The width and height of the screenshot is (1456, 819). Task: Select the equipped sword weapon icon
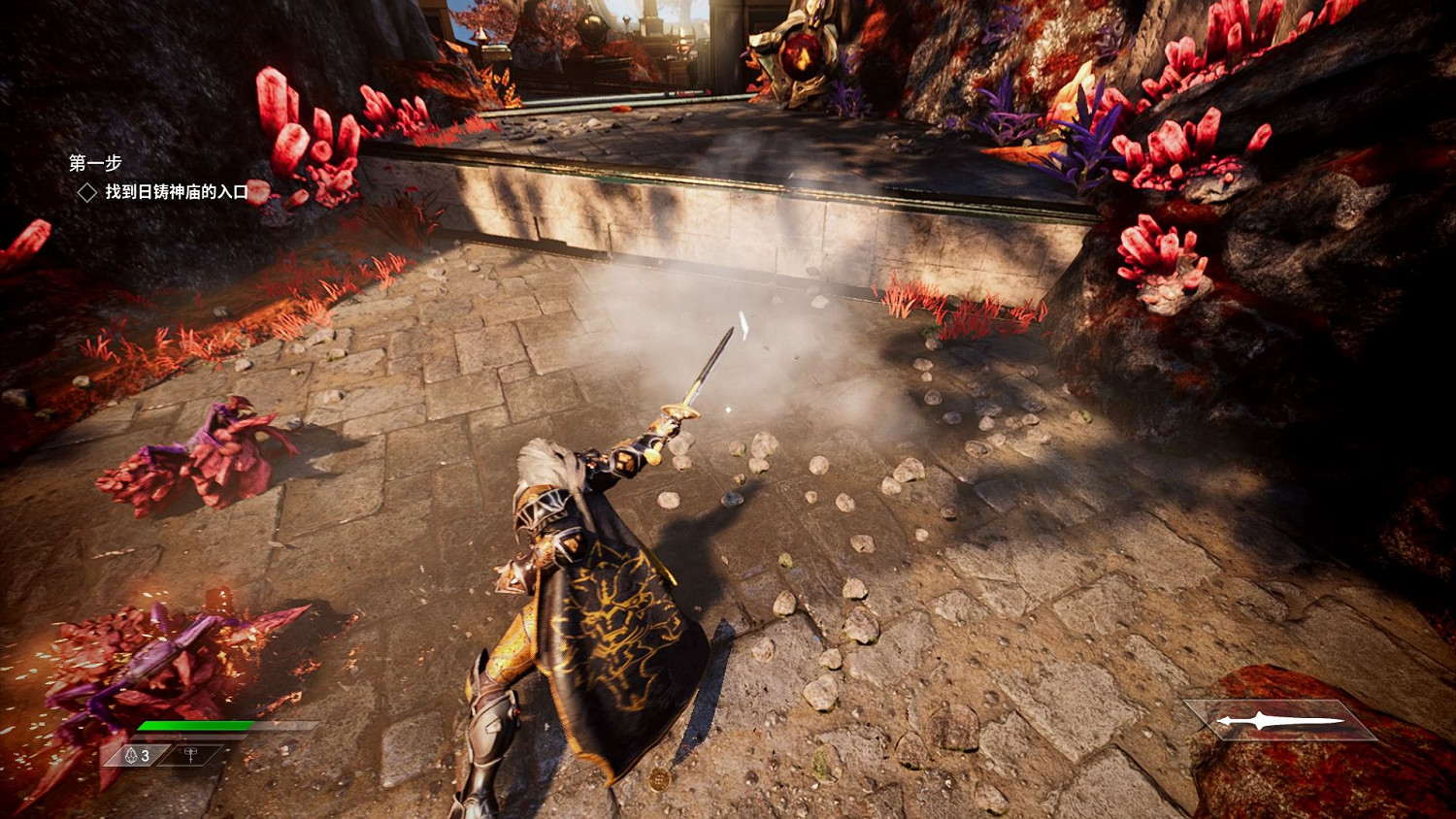[1279, 721]
